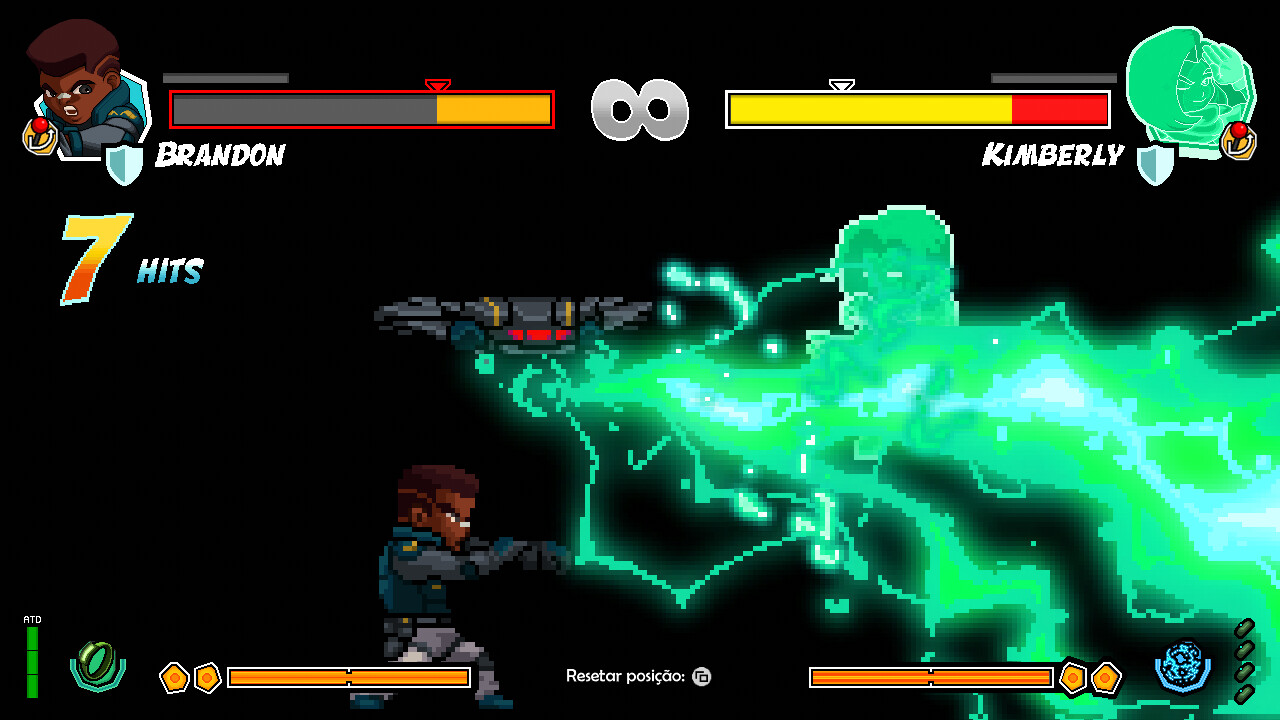This screenshot has width=1280, height=720.
Task: Select Brandon's name label
Action: 220,154
